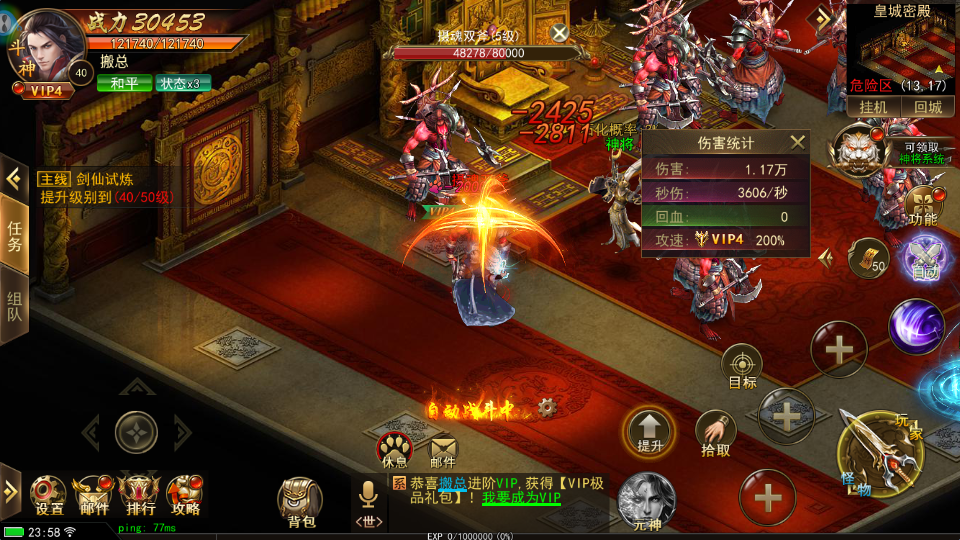Viewport: 960px width, 540px height.
Task: Select 回城 to return to town
Action: 927,107
